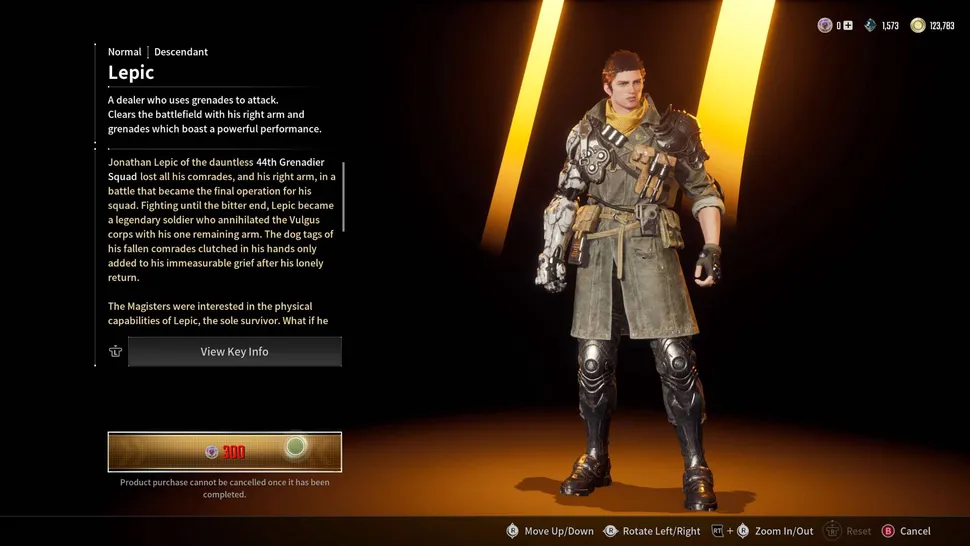The height and width of the screenshot is (546, 970).
Task: Purchase Lepic for 300 Caliber
Action: click(x=225, y=452)
